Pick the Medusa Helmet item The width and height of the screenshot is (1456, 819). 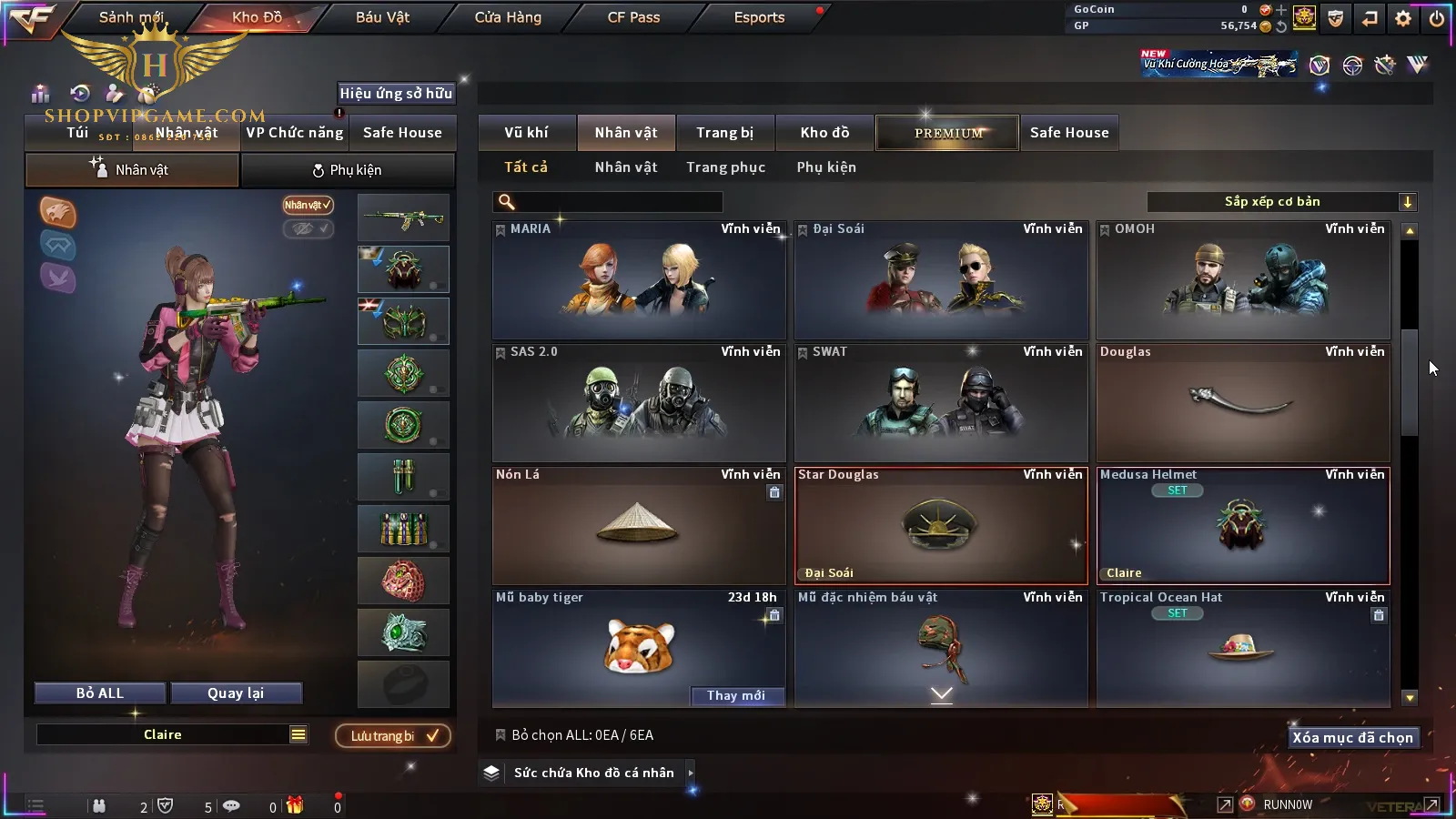click(x=1243, y=526)
